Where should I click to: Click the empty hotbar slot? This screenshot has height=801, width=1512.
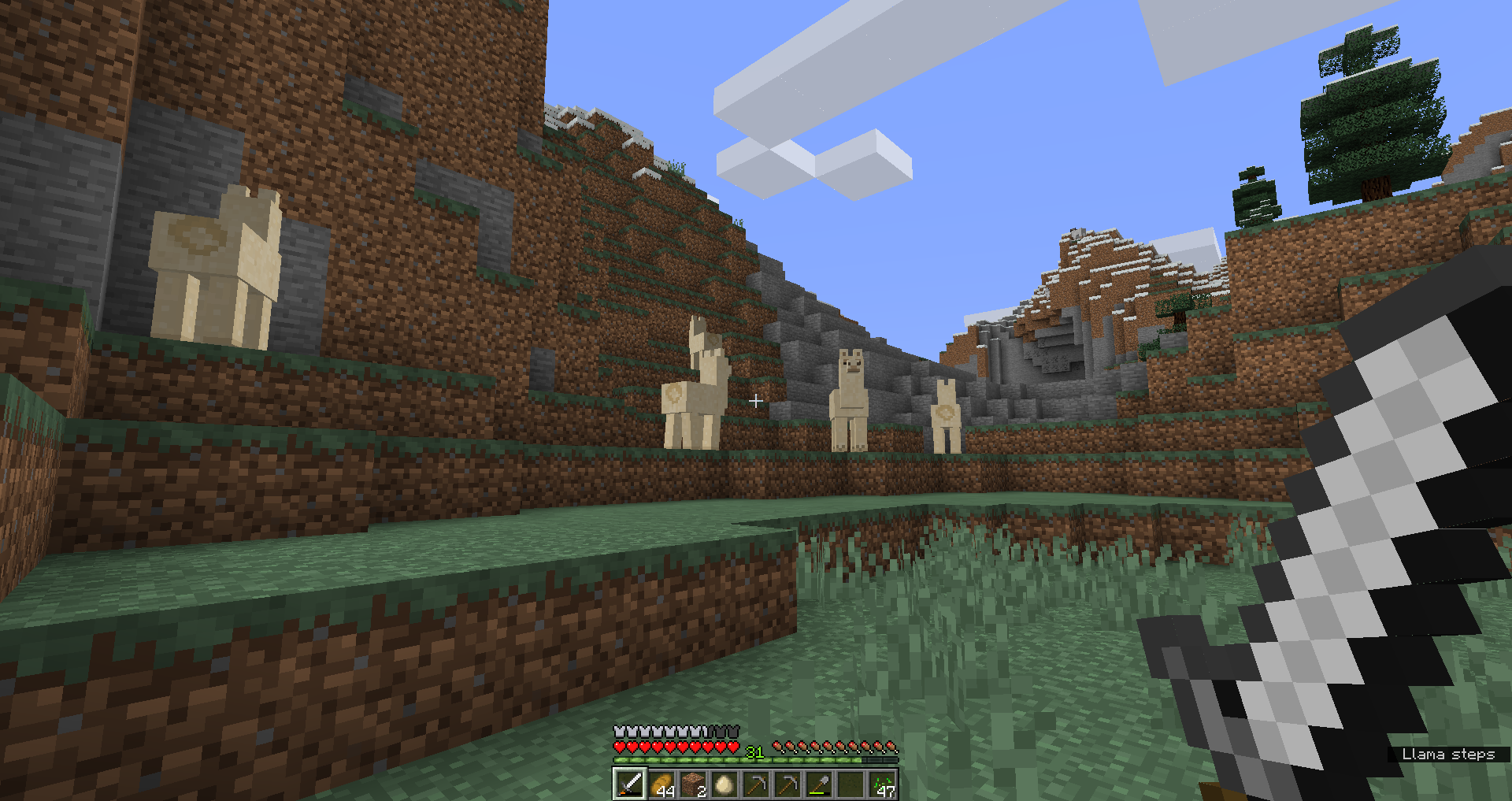pyautogui.click(x=852, y=785)
